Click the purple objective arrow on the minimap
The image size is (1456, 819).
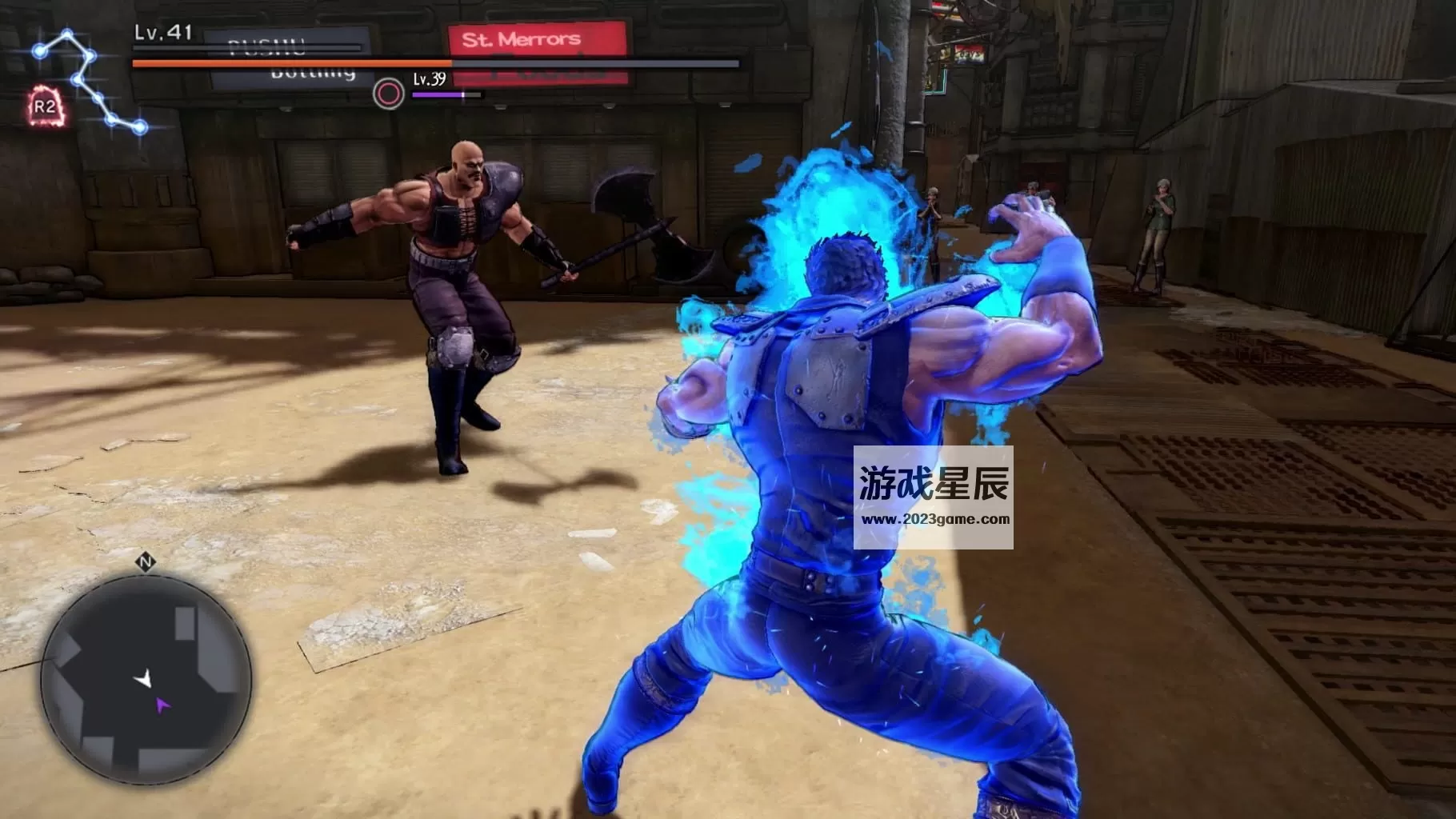164,704
